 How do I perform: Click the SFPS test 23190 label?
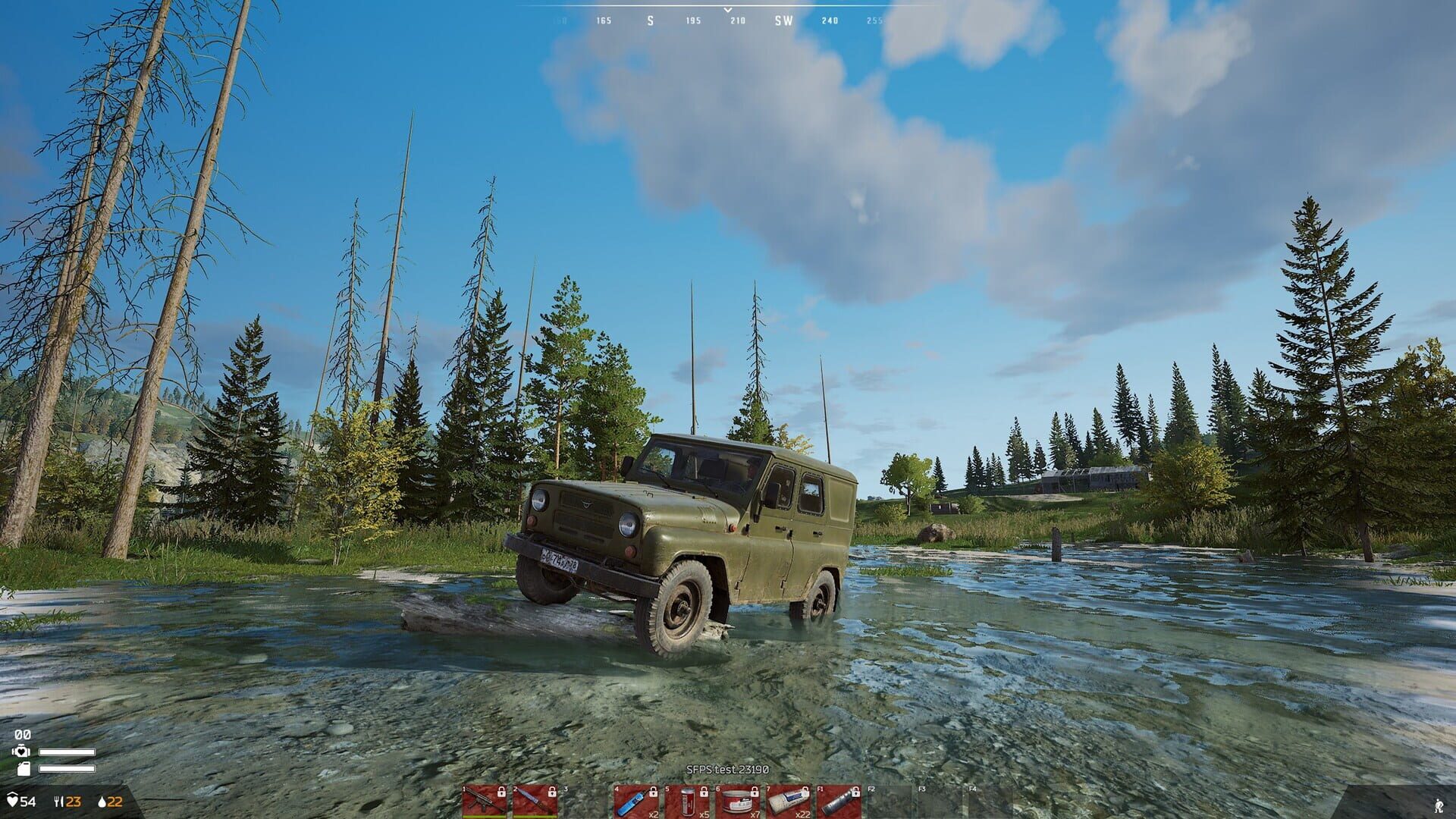tap(728, 768)
